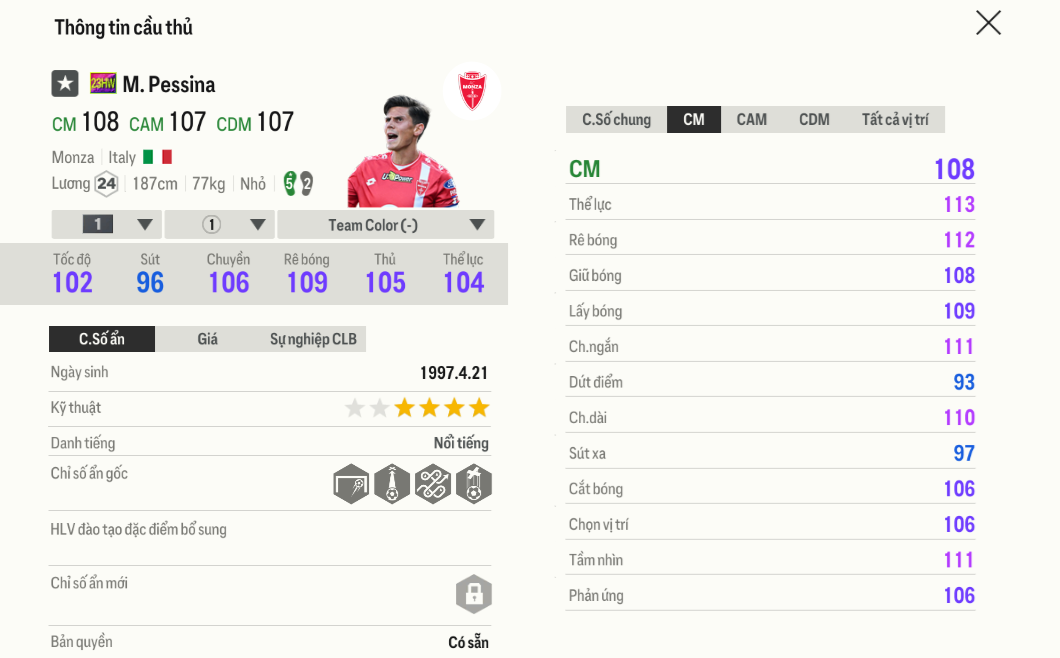This screenshot has height=658, width=1060.
Task: View the Tất cả vị trí tab
Action: click(x=895, y=120)
